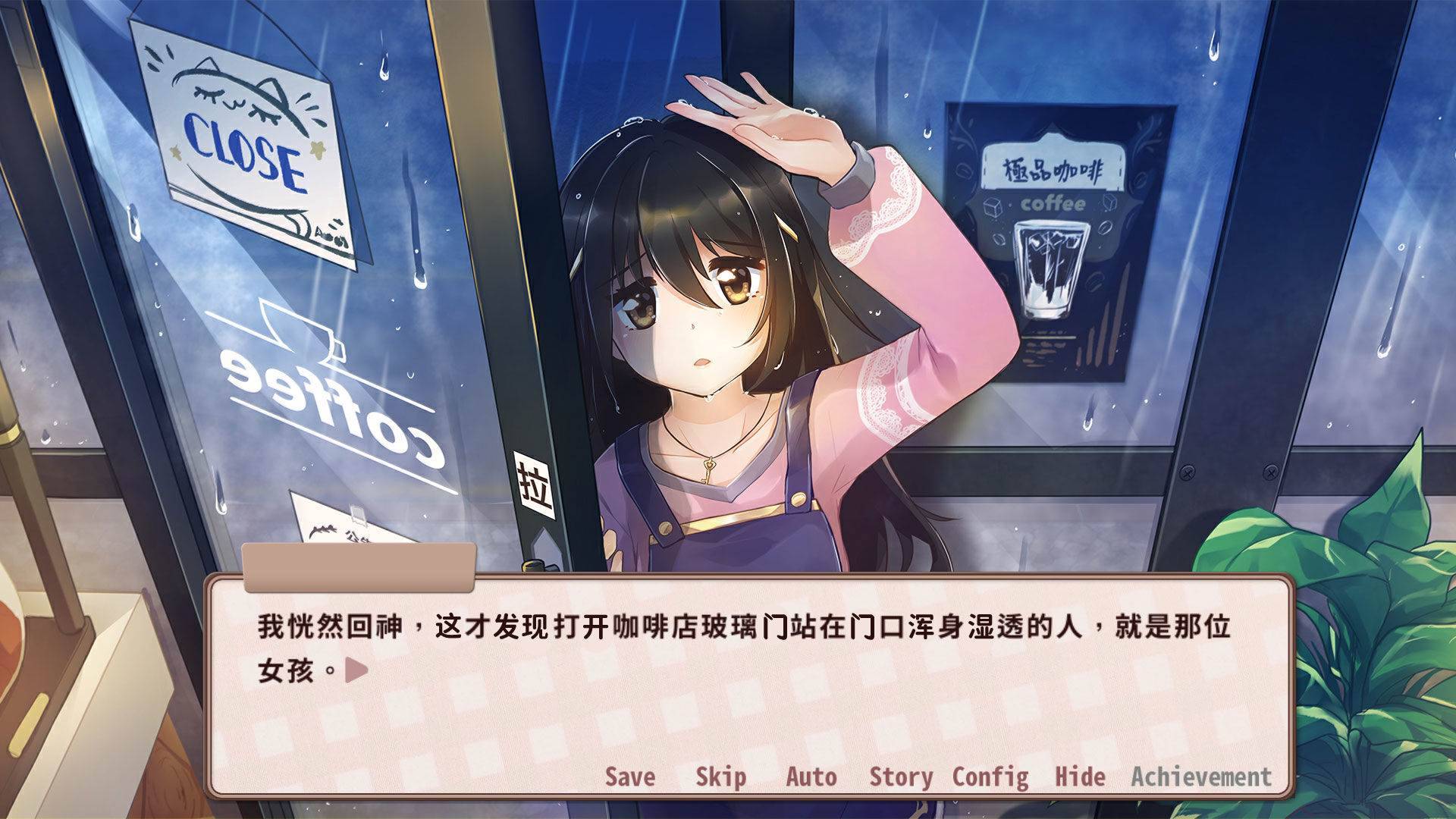Enable Auto mode for dialogue playback
The image size is (1456, 819).
click(810, 777)
